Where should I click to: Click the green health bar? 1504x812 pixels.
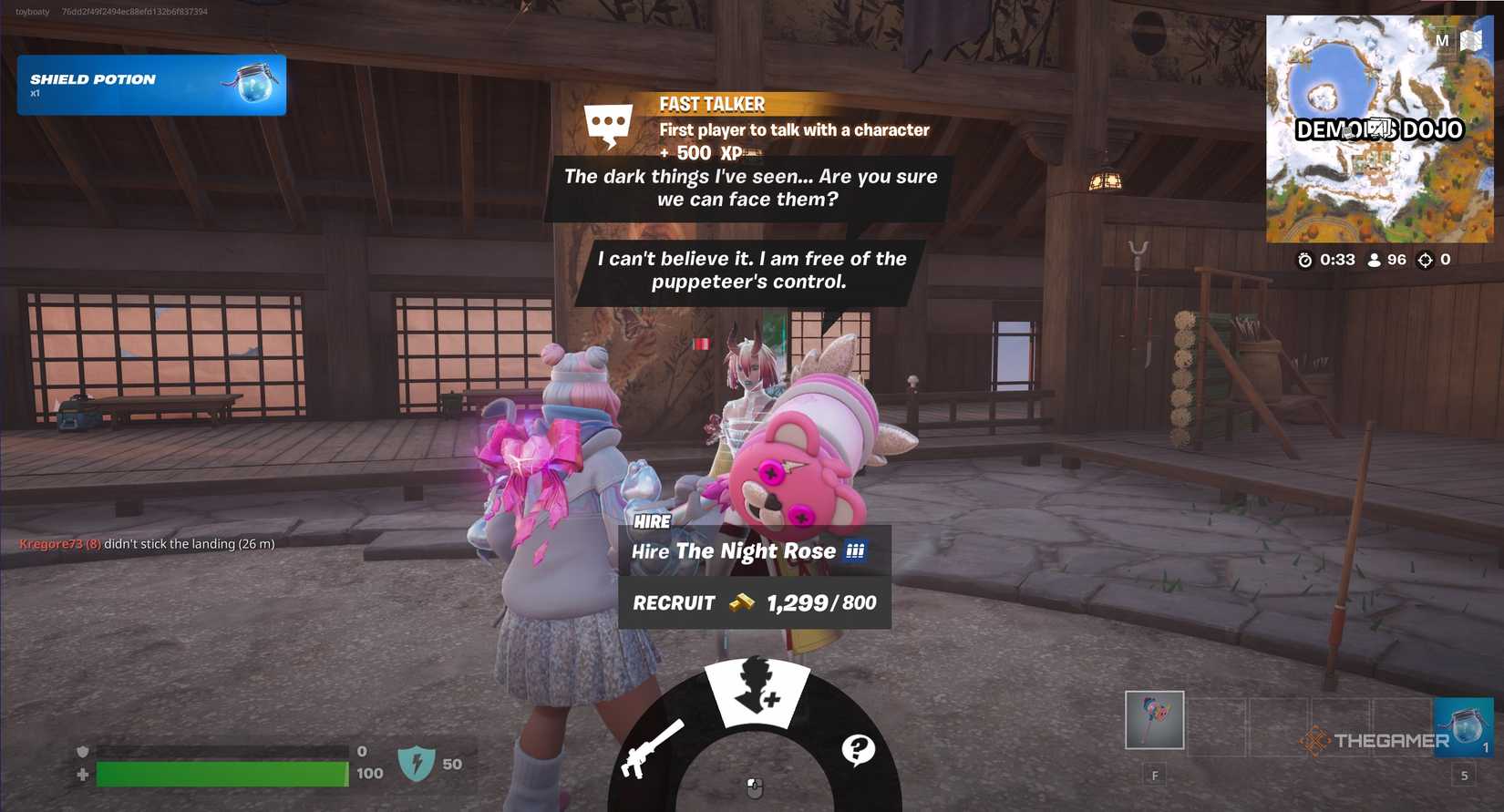(x=219, y=774)
